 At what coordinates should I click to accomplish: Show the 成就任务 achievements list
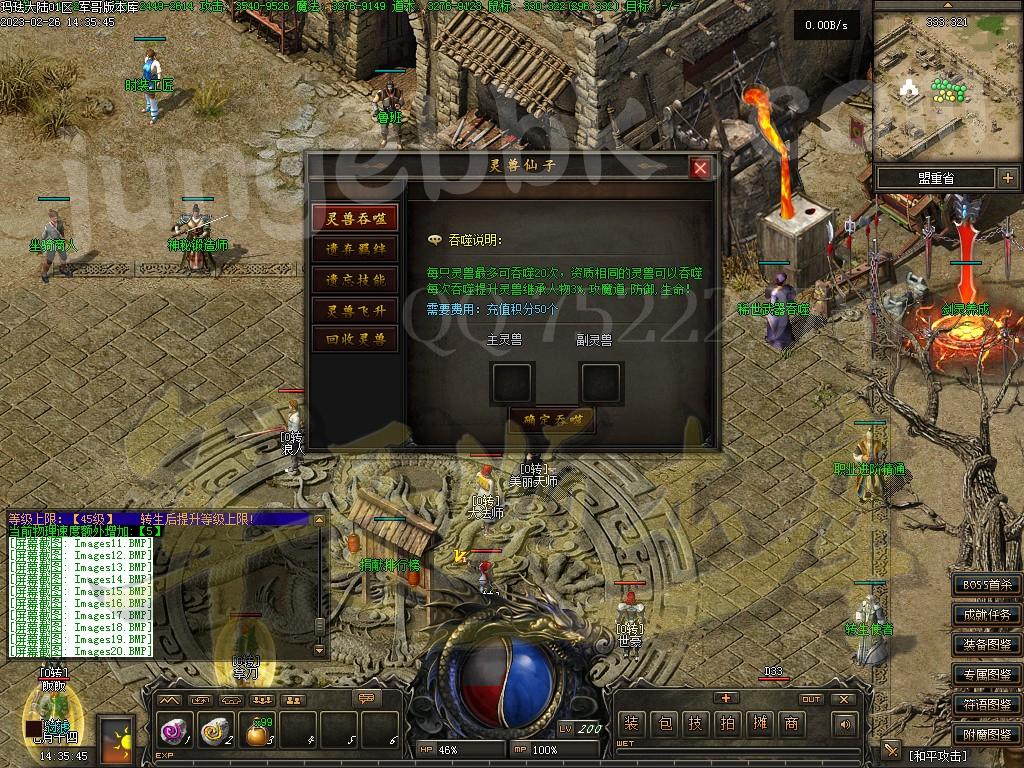[x=987, y=615]
